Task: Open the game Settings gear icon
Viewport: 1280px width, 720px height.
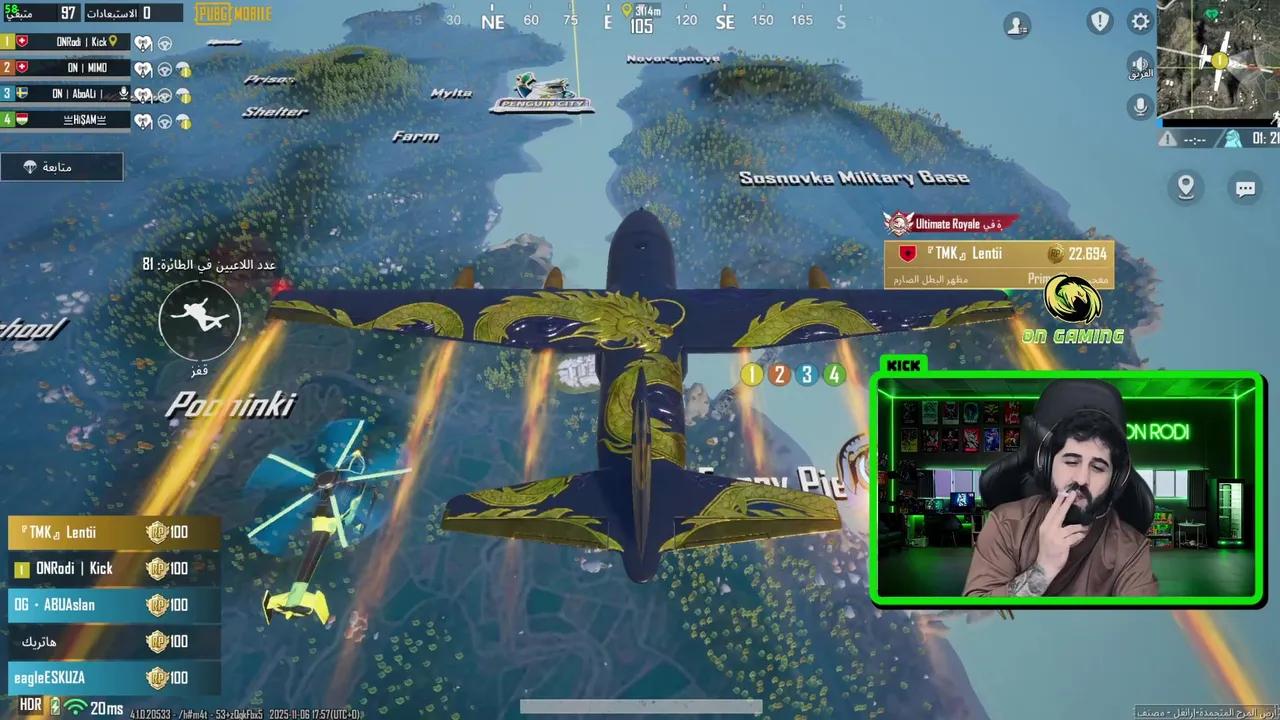Action: pos(1139,21)
